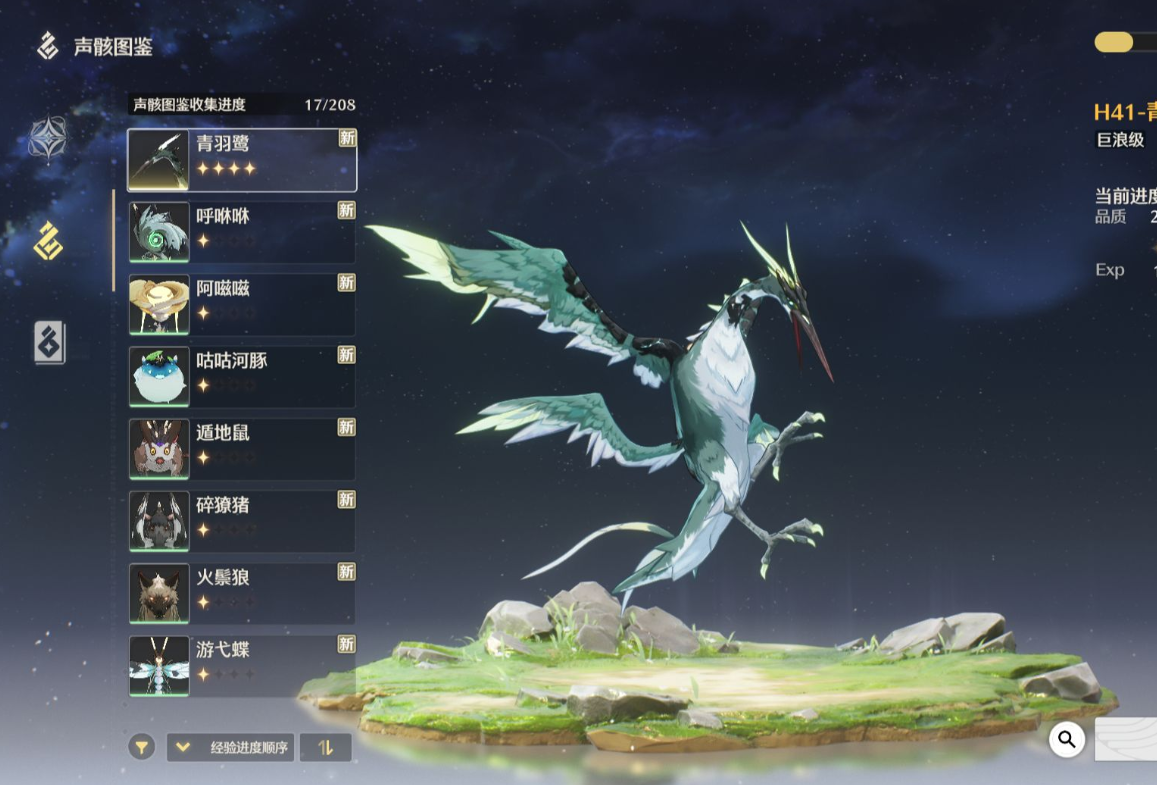Switch to the diamond star side tab

47,139
